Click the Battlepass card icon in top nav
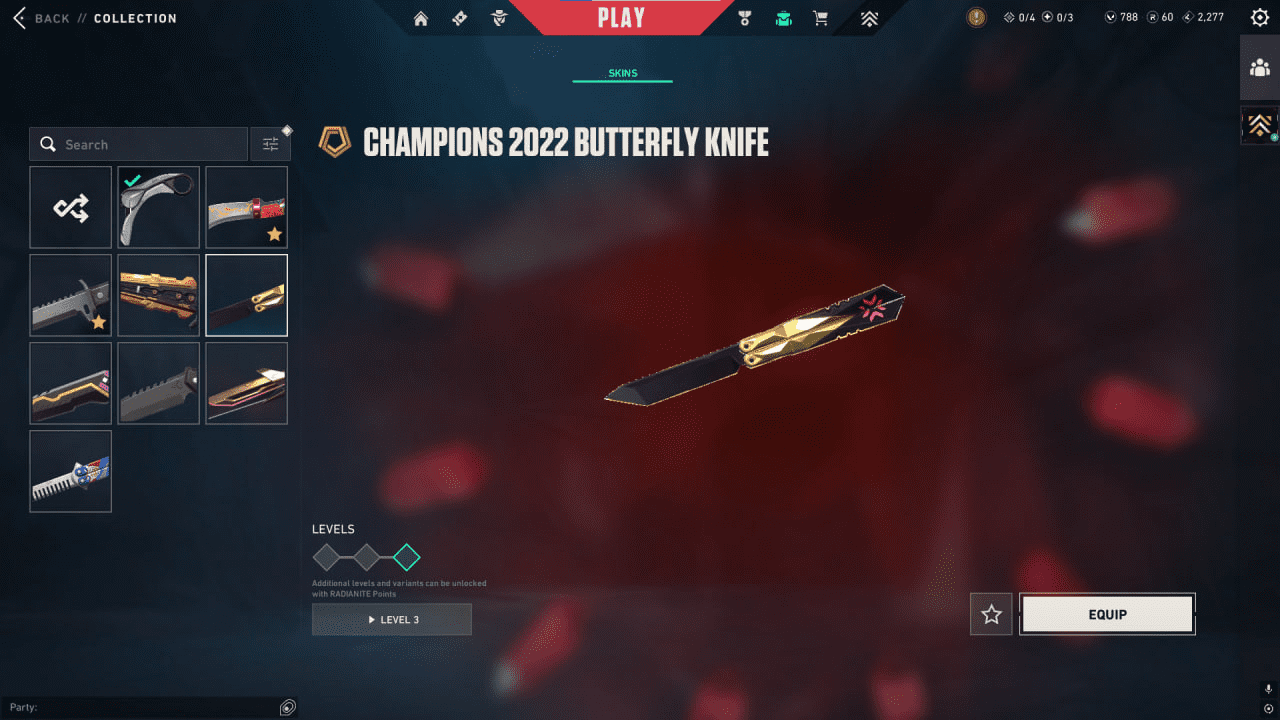1280x720 pixels. pyautogui.click(x=459, y=17)
